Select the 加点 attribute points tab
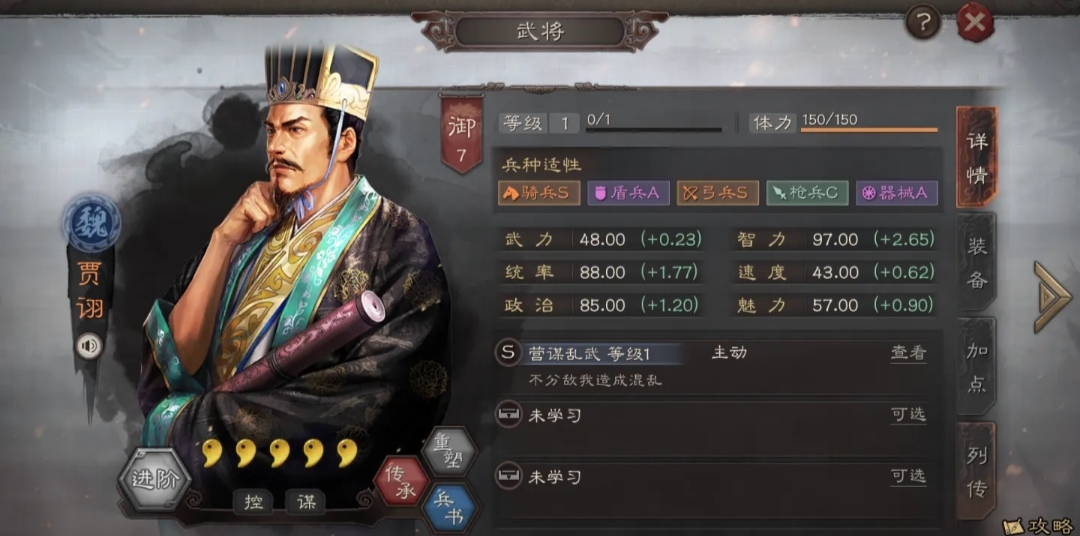This screenshot has width=1080, height=536. (x=976, y=366)
